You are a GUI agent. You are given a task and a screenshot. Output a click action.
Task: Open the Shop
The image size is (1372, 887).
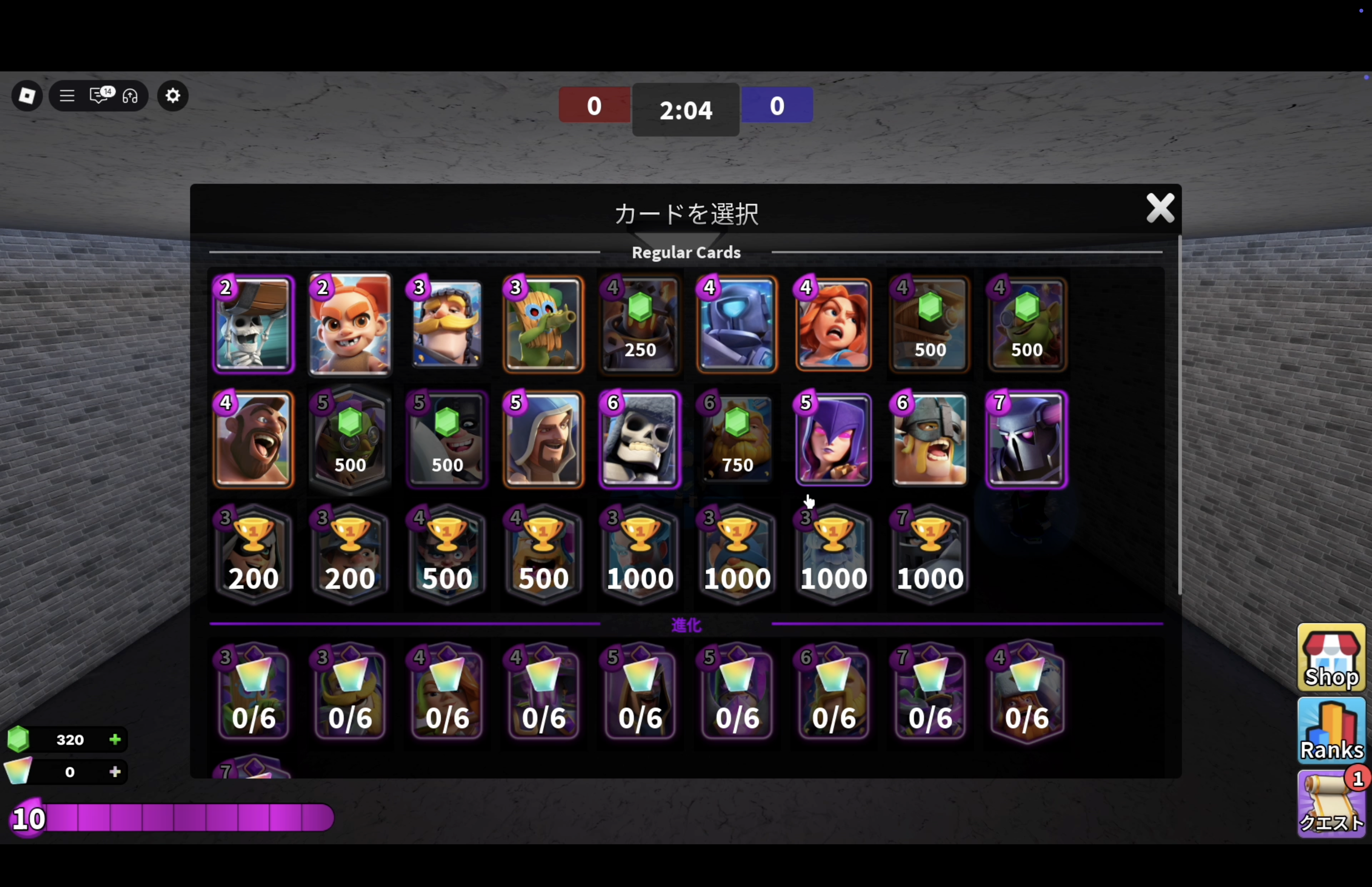pos(1331,658)
